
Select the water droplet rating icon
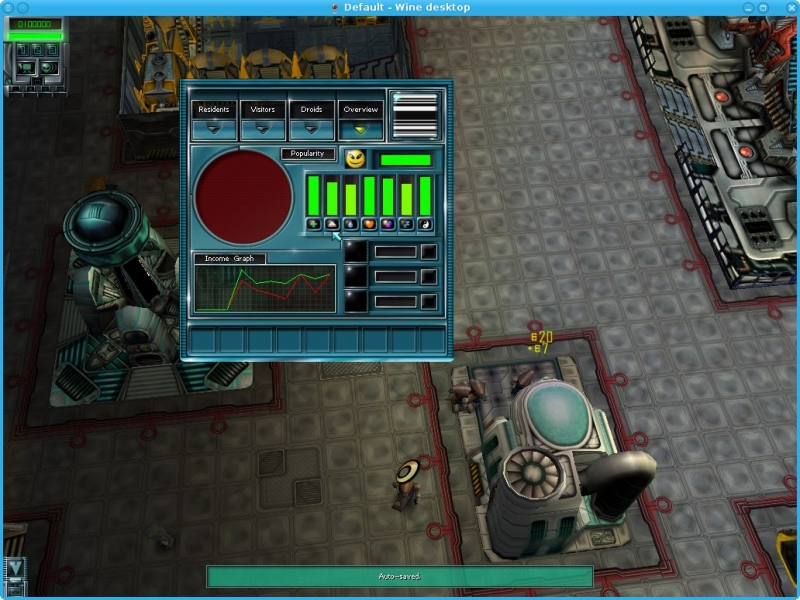pos(351,225)
